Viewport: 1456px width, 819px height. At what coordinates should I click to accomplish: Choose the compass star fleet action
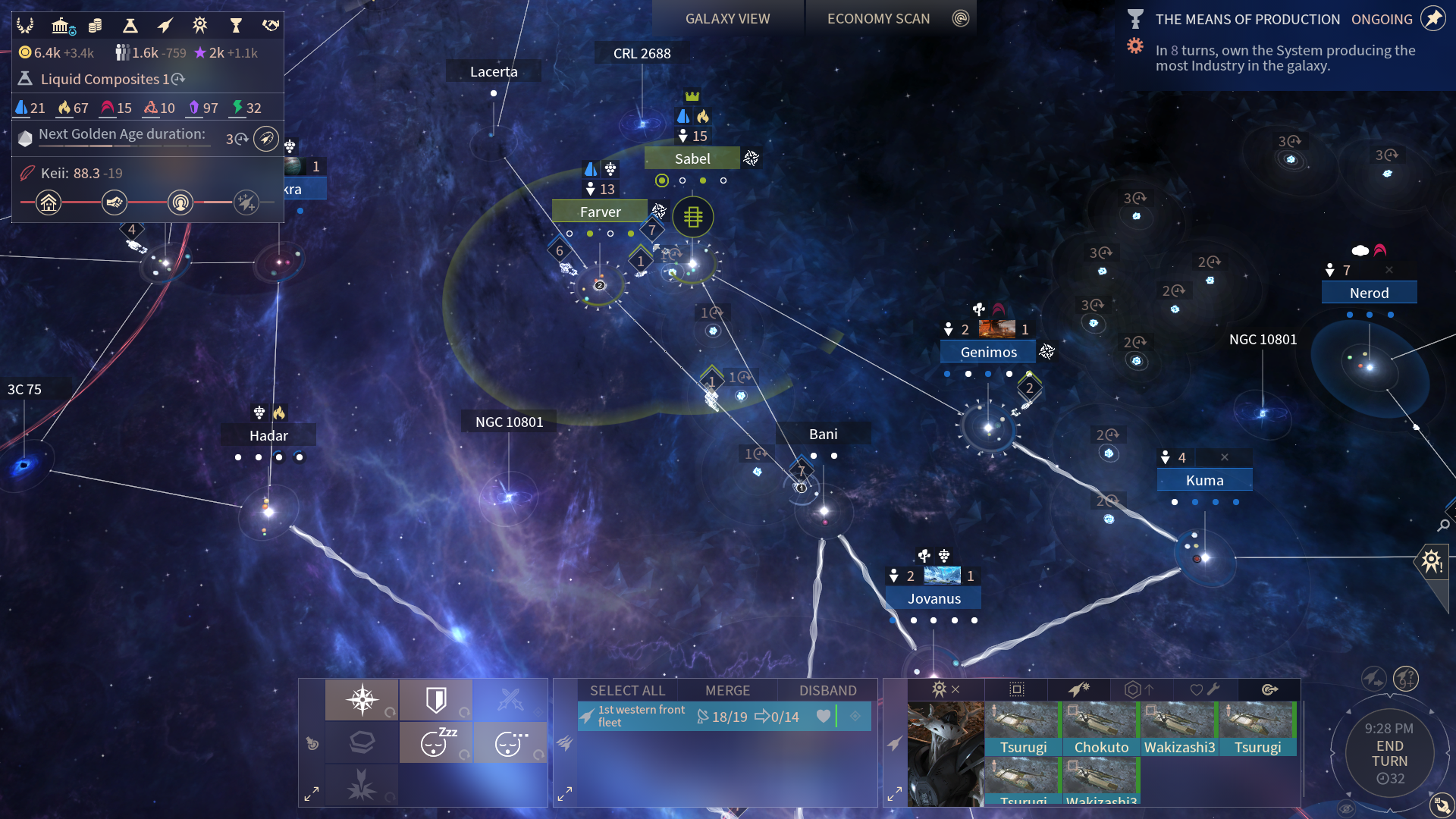[x=362, y=699]
